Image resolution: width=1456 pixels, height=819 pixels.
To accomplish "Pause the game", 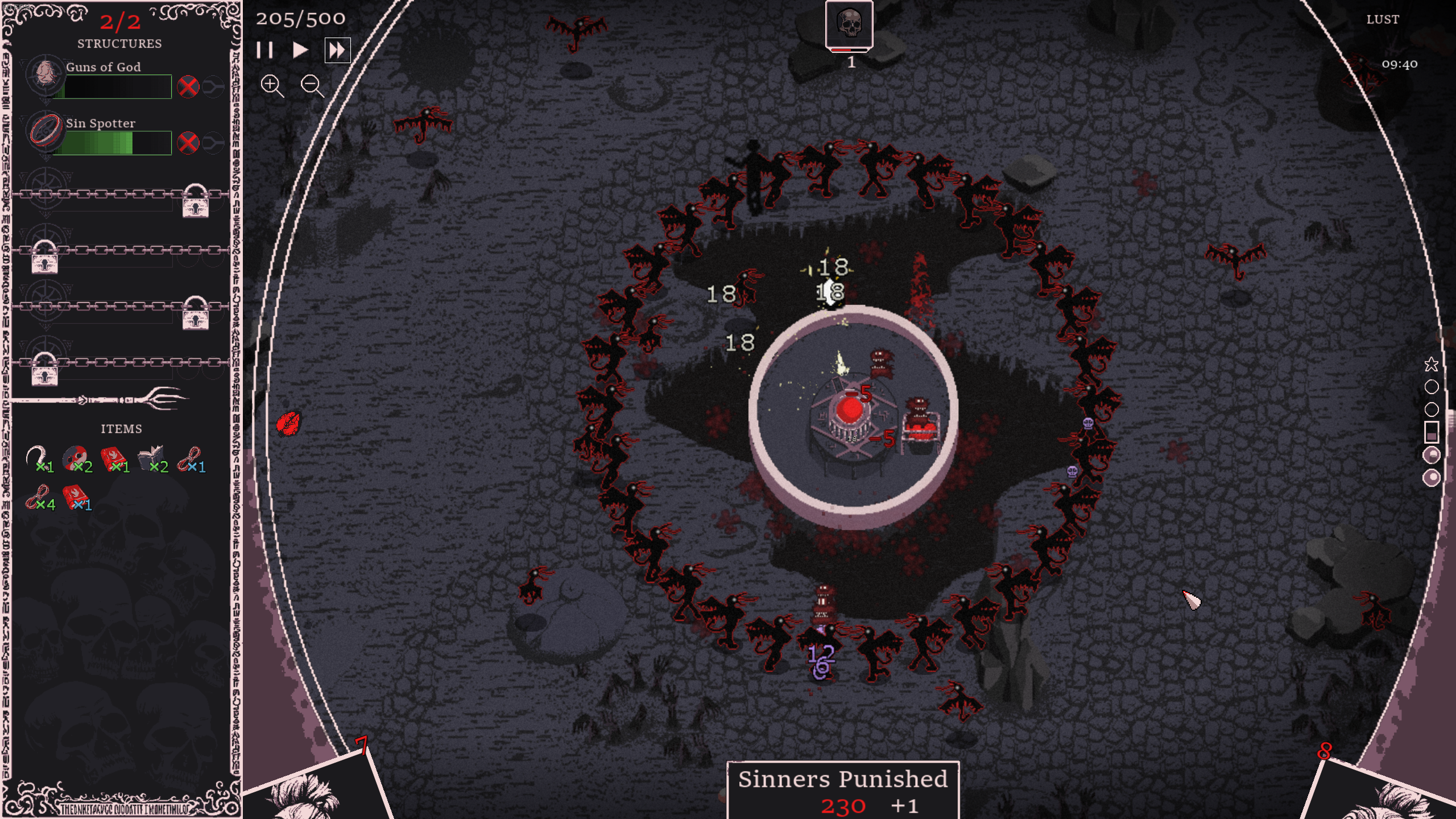I will click(x=264, y=51).
